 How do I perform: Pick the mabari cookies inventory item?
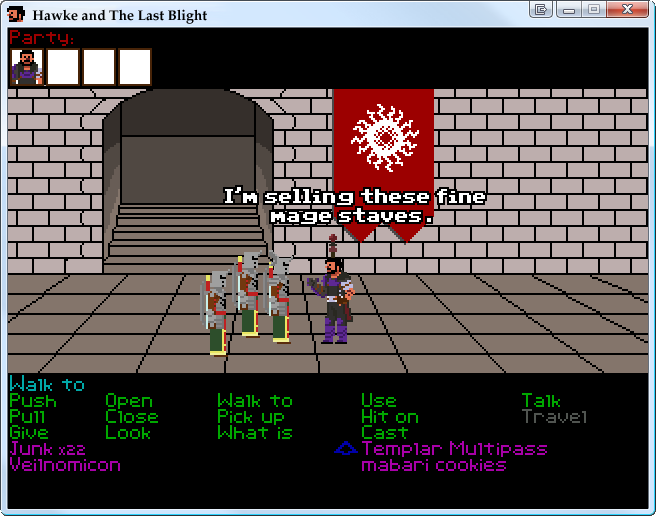[433, 465]
